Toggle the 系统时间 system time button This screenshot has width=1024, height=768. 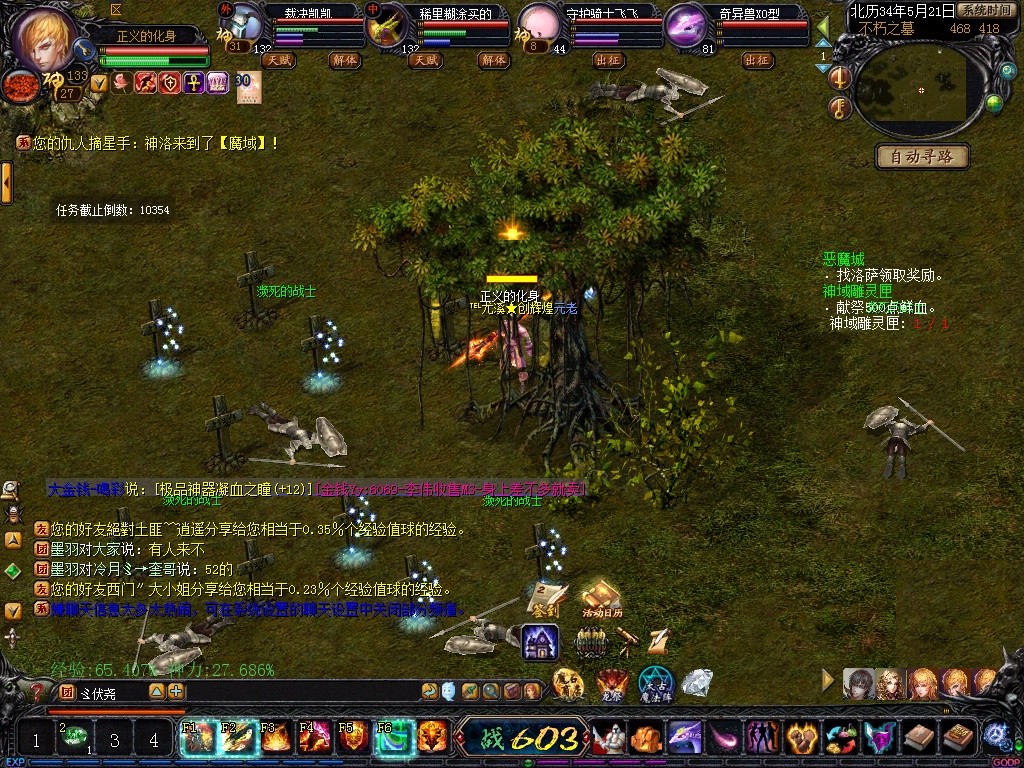[x=985, y=10]
